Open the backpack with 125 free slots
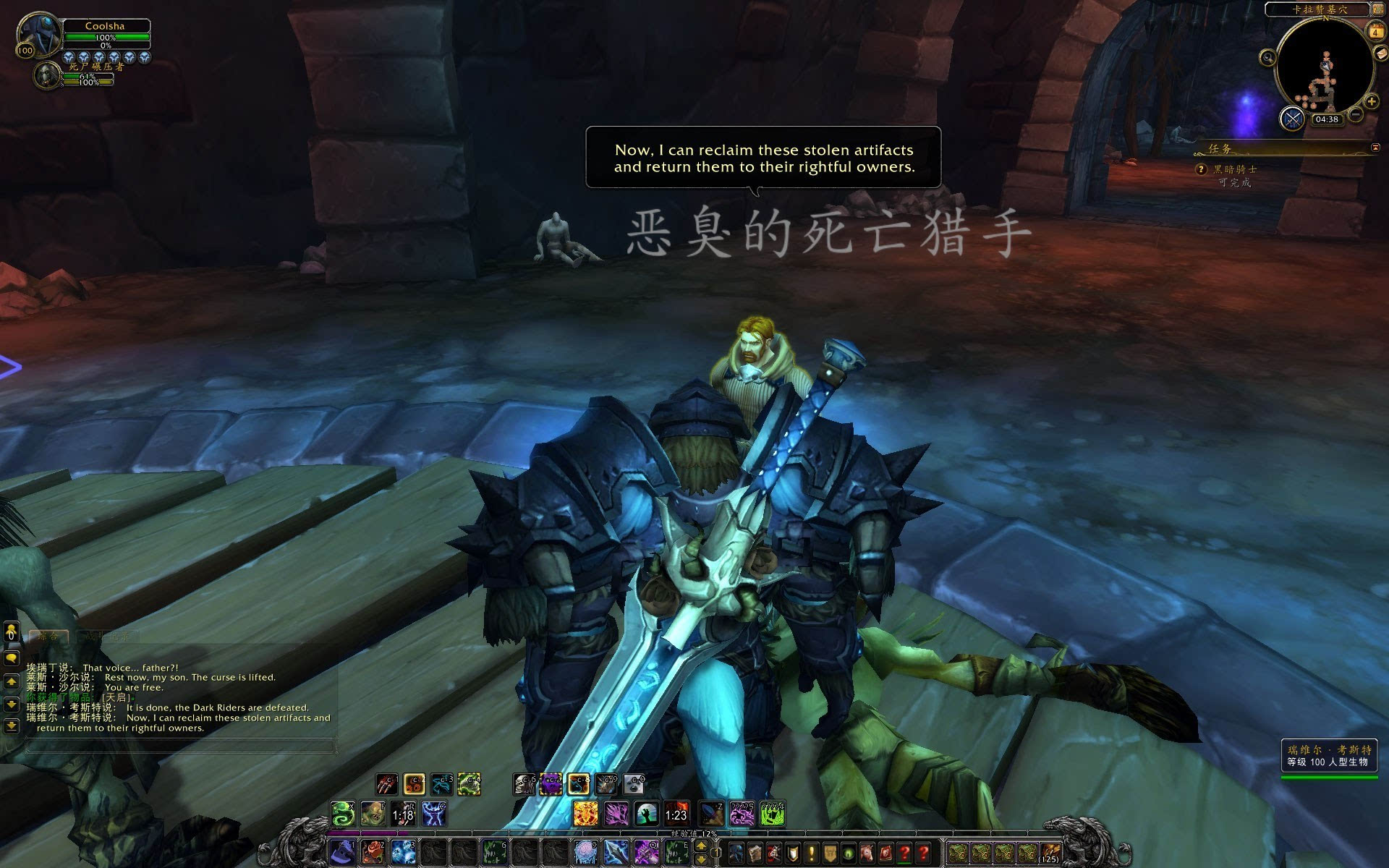1389x868 pixels. (x=1050, y=853)
